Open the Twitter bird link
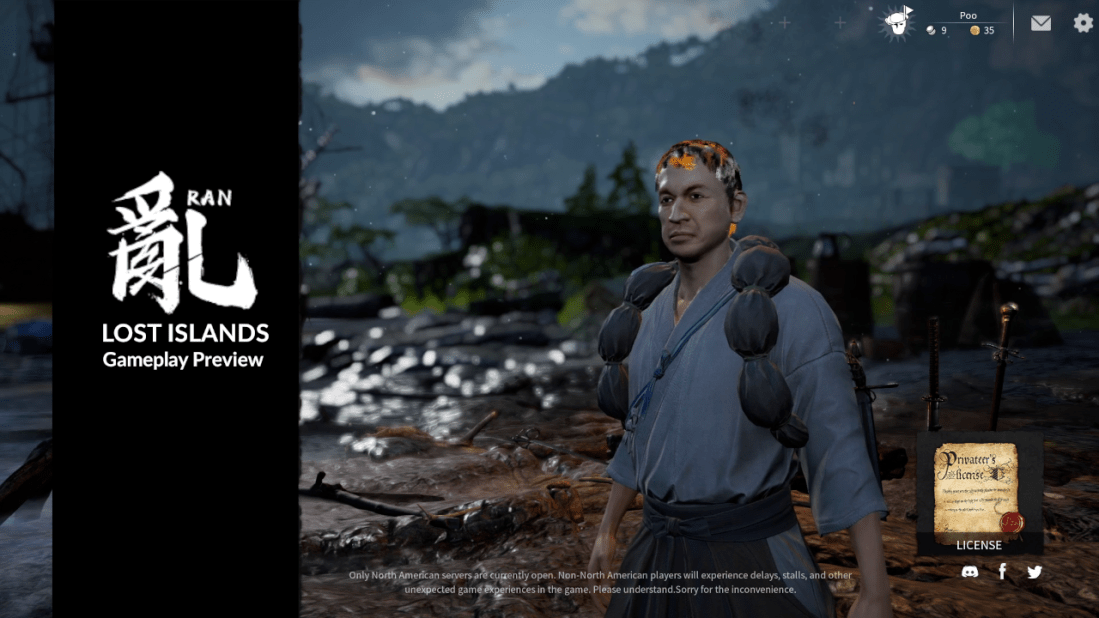1099x618 pixels. click(x=1034, y=572)
